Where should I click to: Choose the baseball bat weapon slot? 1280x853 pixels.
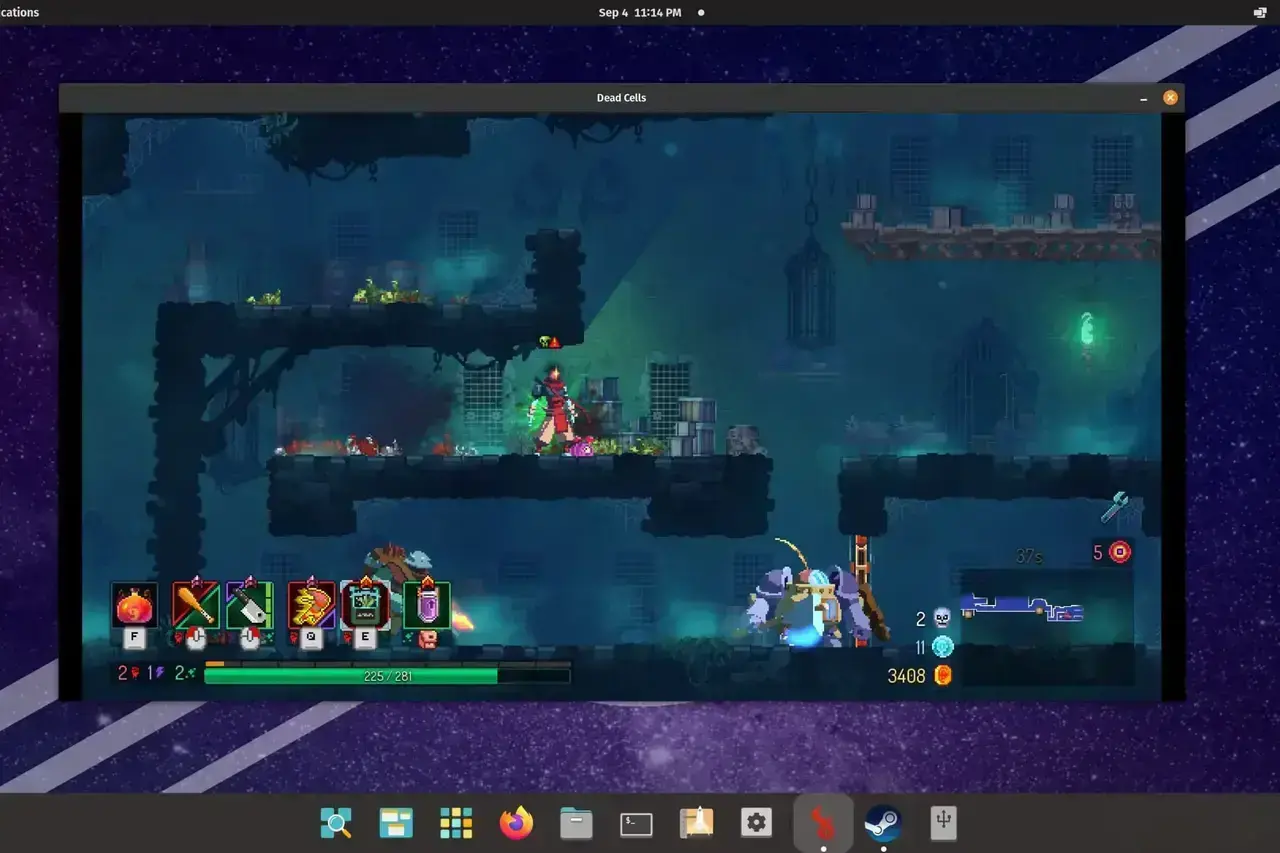click(x=195, y=605)
